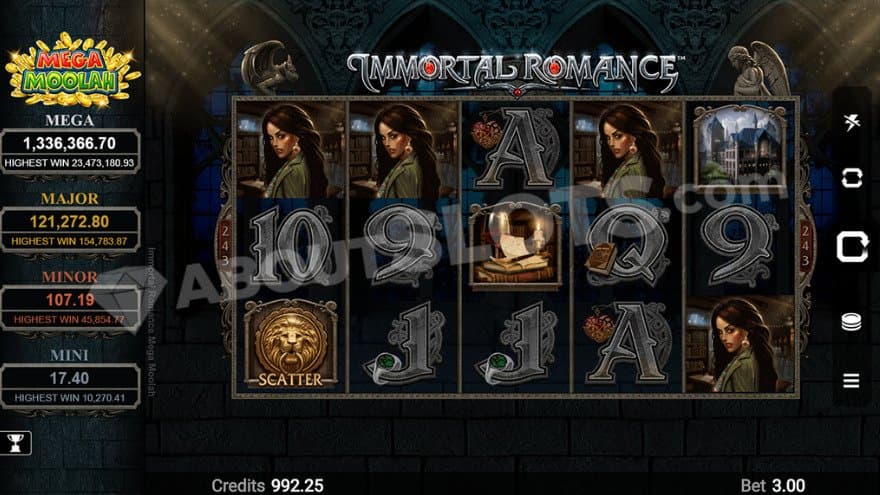Open autoplay with the small looping arrows icon

(x=851, y=178)
